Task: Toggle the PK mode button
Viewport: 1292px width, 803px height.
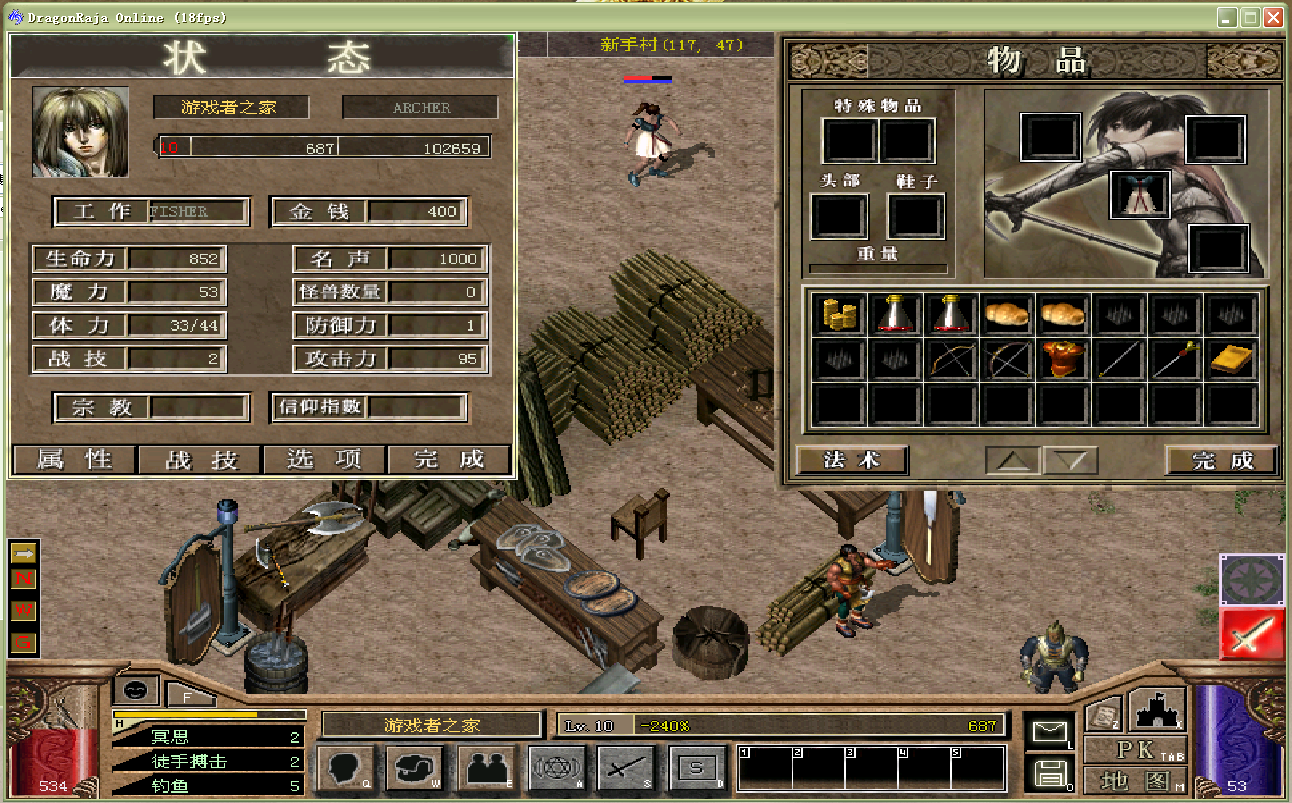Action: [1135, 749]
